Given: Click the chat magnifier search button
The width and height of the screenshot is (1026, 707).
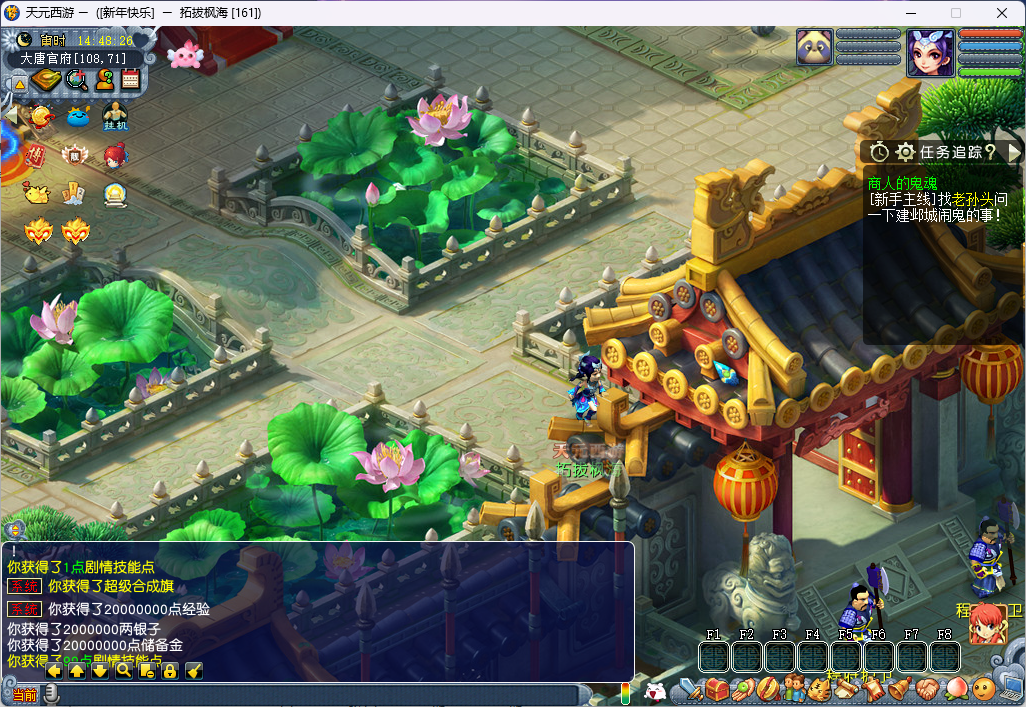Looking at the screenshot, I should pos(124,670).
